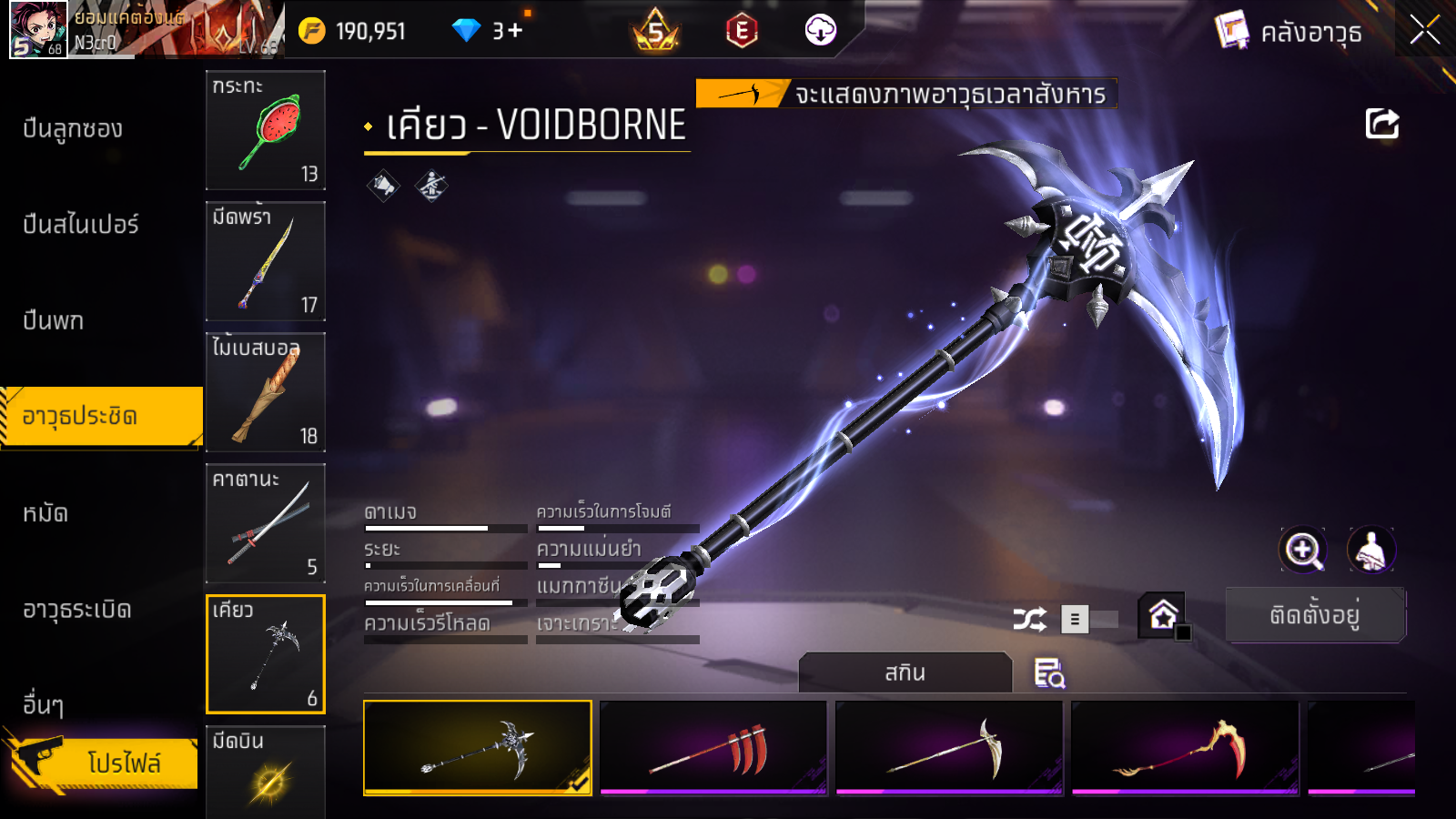The image size is (1456, 819).
Task: Click the share icon
Action: pyautogui.click(x=1381, y=124)
